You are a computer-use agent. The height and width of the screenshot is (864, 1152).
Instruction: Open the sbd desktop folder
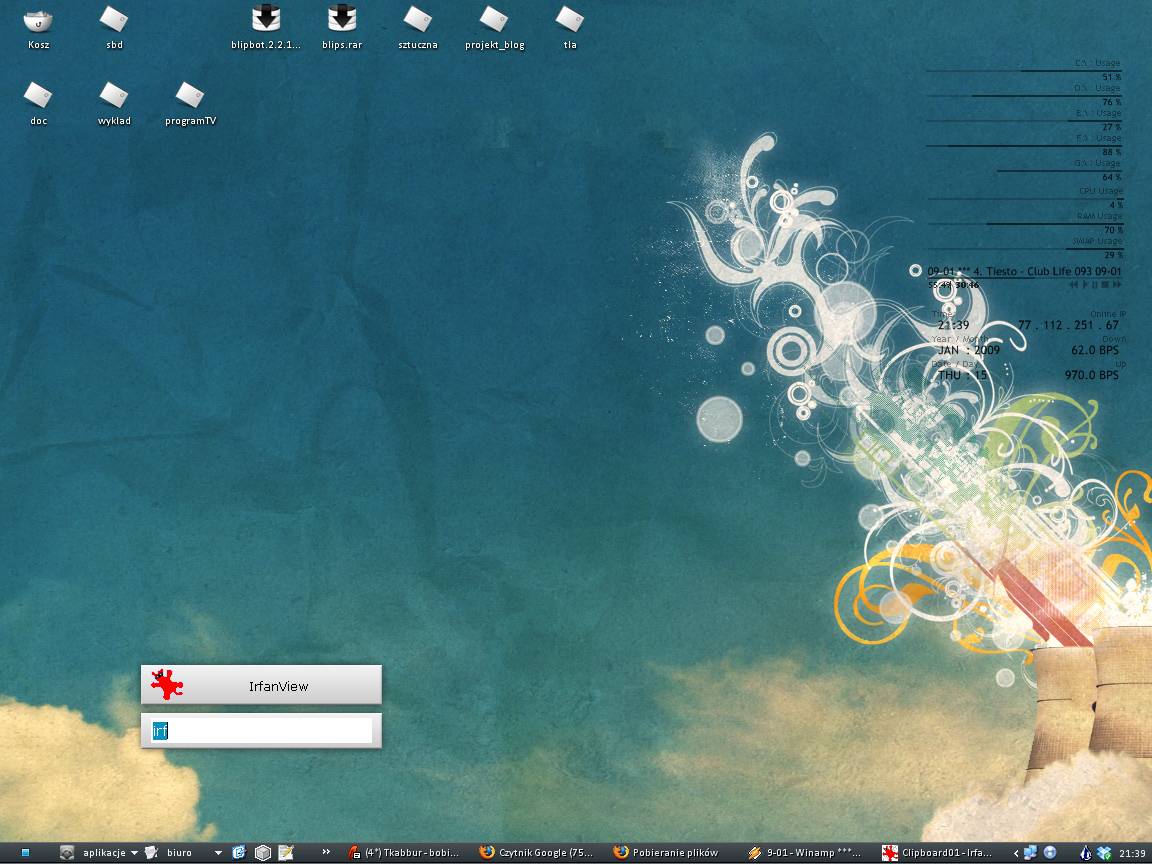tap(114, 20)
